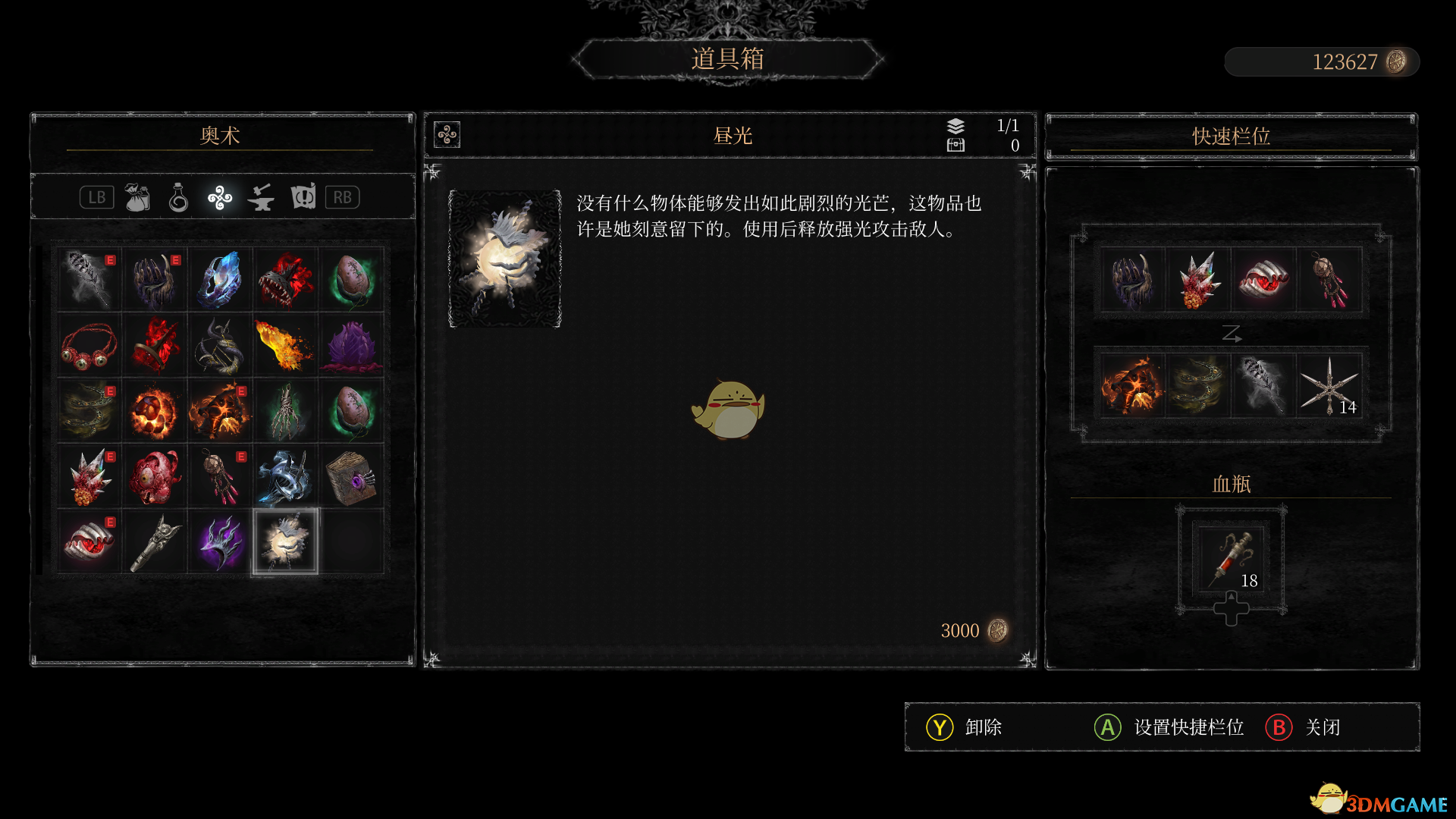Image resolution: width=1456 pixels, height=819 pixels.
Task: Select the red fleshy one-eyed head item
Action: pyautogui.click(x=155, y=477)
